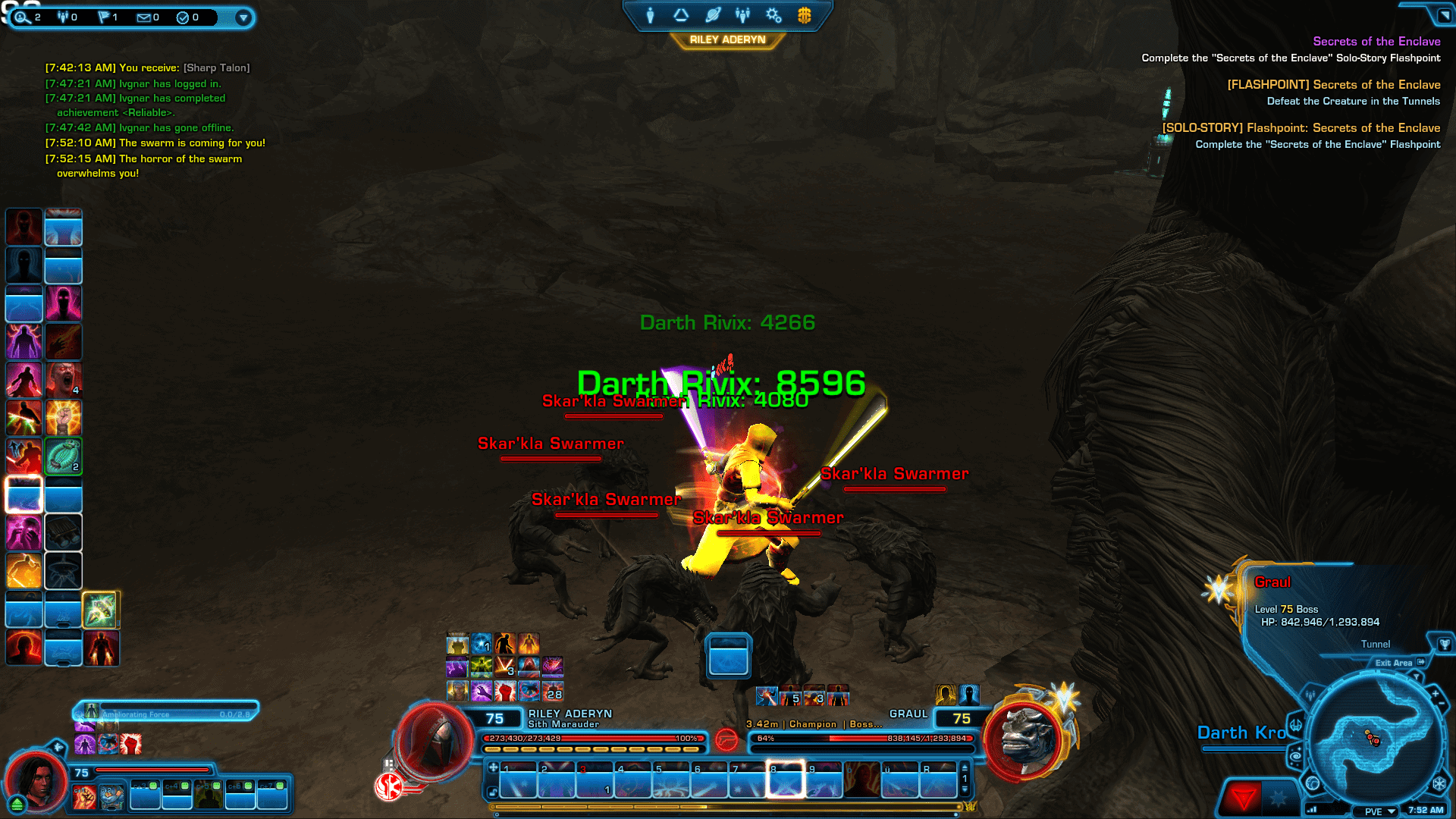
Task: Open the inventory triangle icon in top menu
Action: point(681,15)
